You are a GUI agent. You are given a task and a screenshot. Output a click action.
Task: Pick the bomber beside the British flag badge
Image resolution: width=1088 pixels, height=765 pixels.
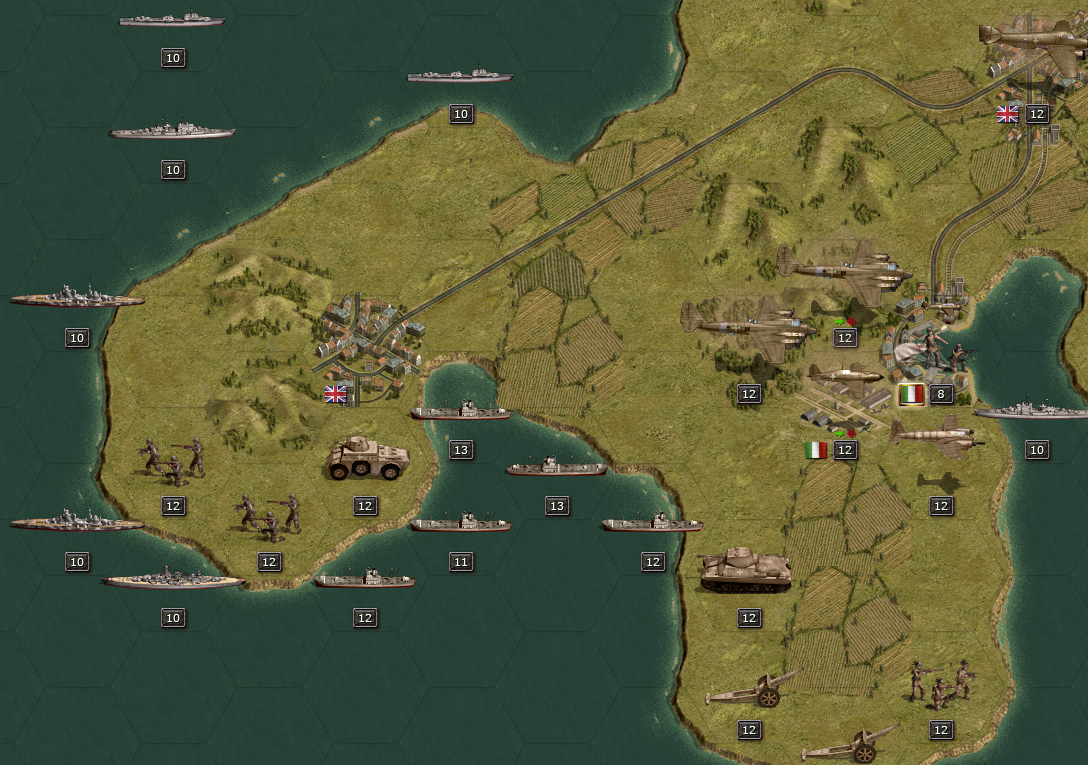click(1035, 40)
